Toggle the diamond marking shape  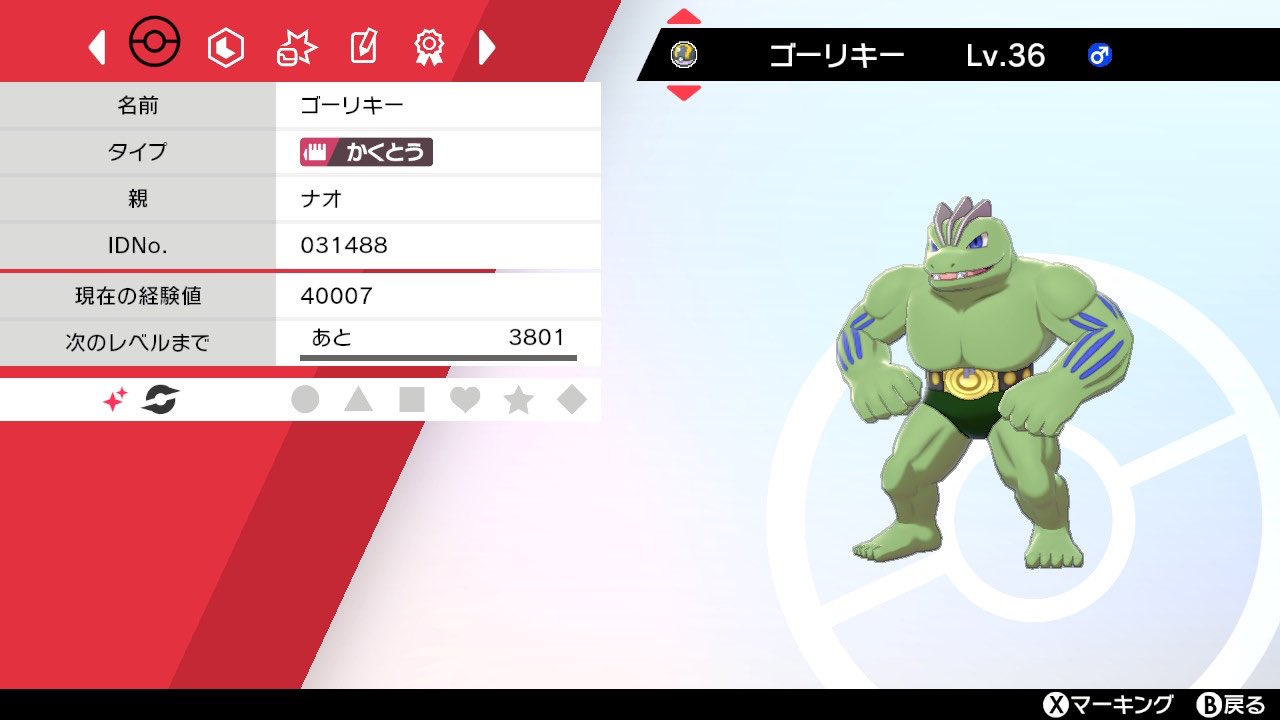coord(572,398)
